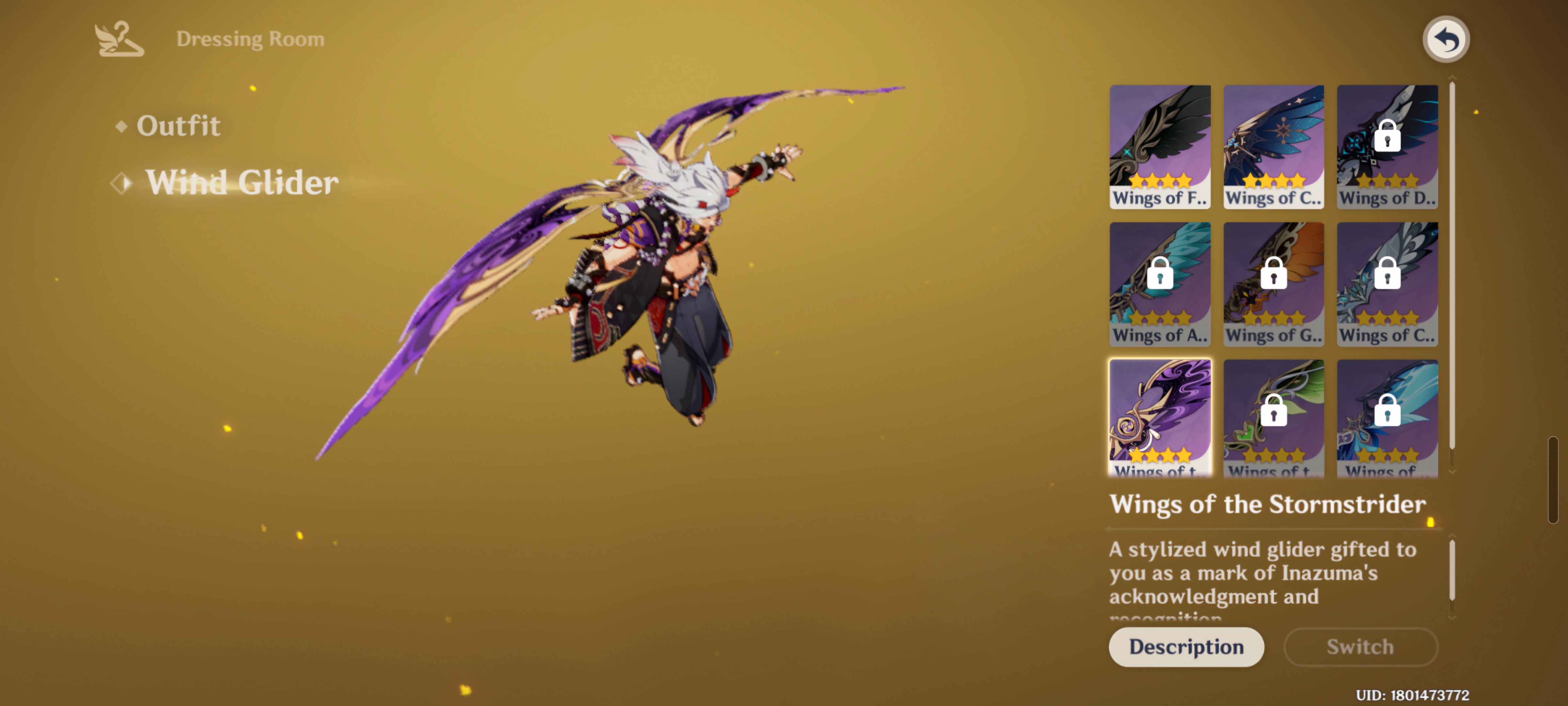The image size is (1568, 706).
Task: Click the Description button
Action: tap(1186, 647)
